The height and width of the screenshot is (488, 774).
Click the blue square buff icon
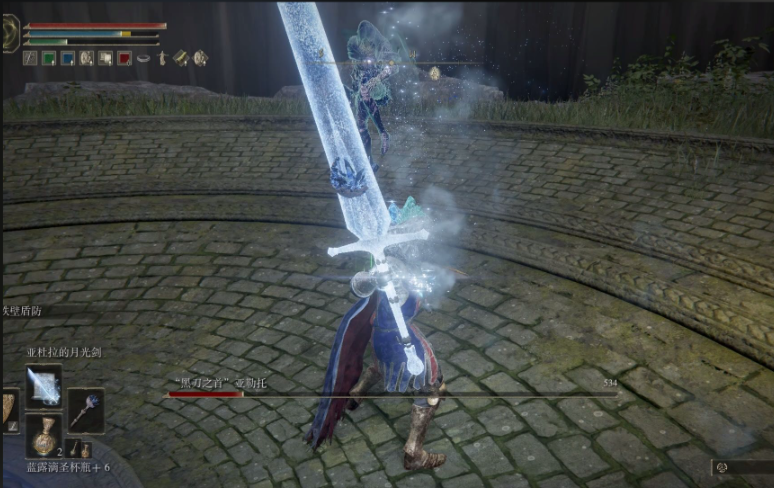point(67,58)
